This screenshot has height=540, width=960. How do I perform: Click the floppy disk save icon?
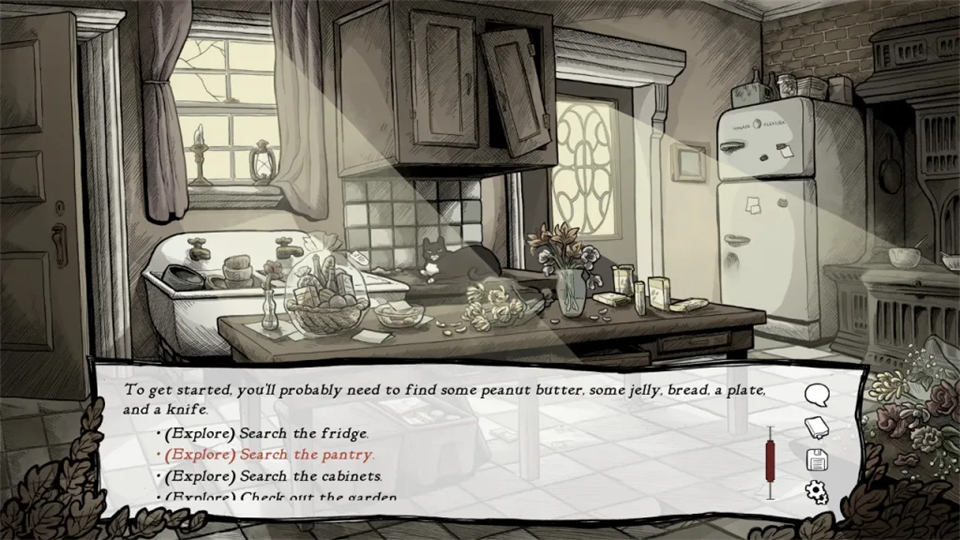tap(817, 459)
